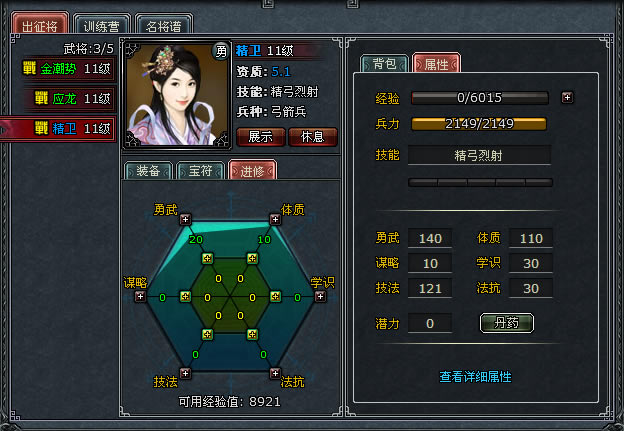The height and width of the screenshot is (431, 624).
Task: Click the 休息 button
Action: click(312, 136)
